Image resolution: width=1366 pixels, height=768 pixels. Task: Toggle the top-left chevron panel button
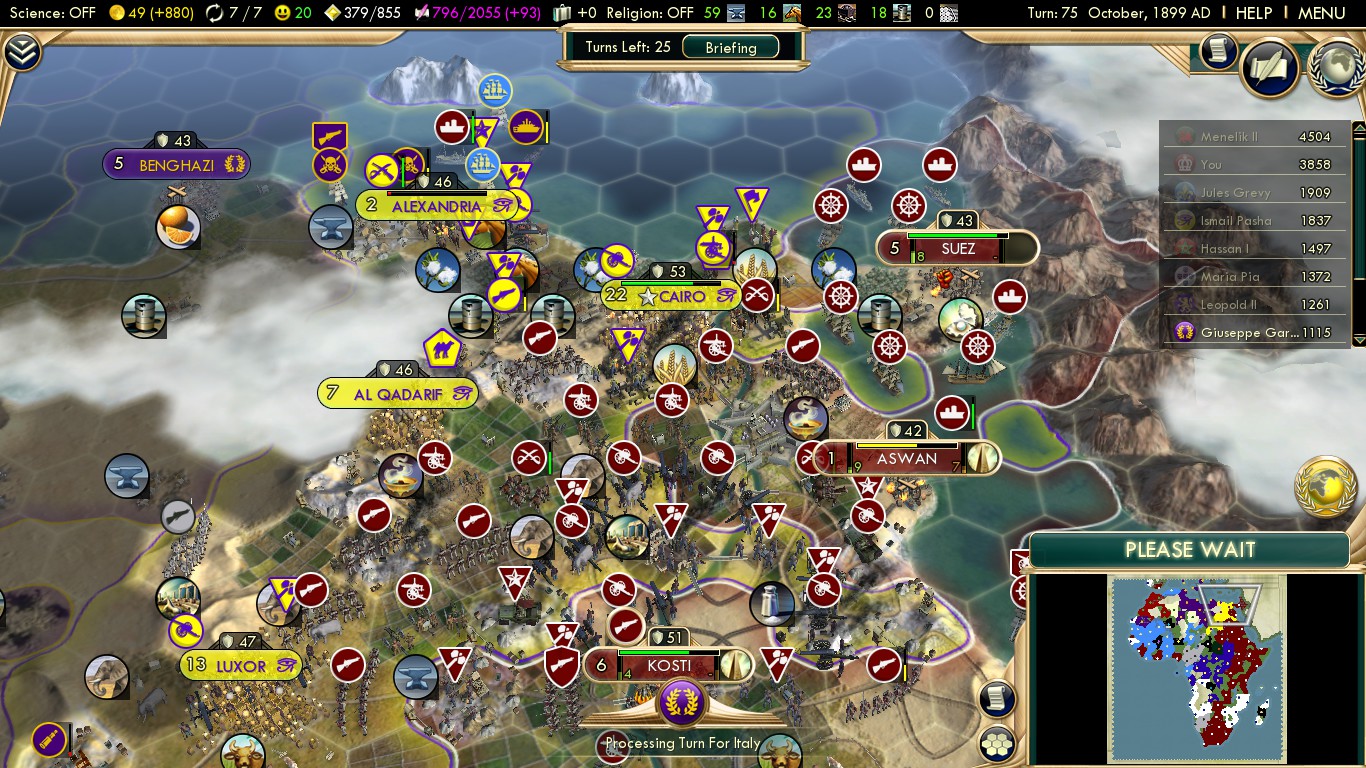click(22, 53)
